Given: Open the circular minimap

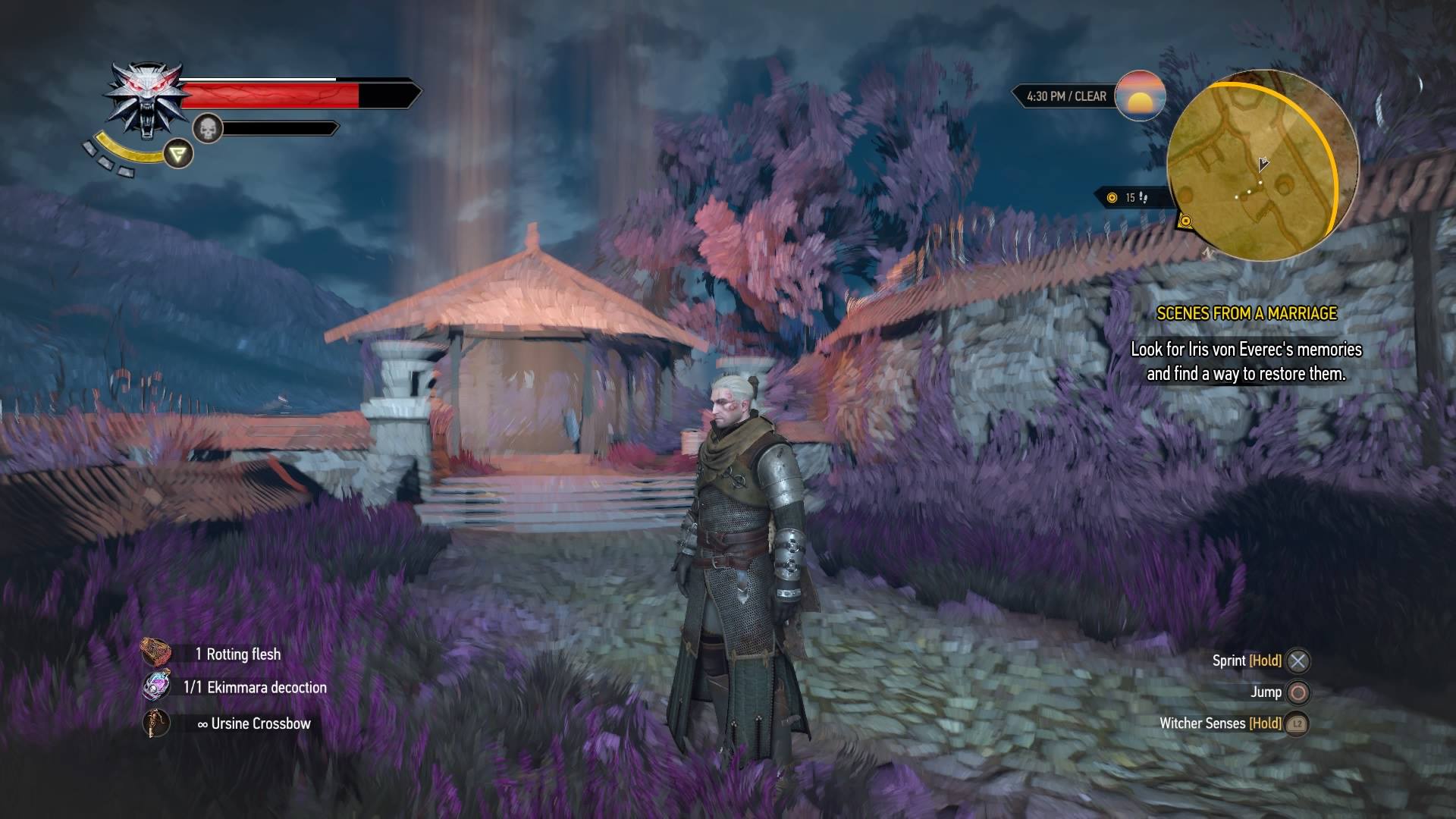Looking at the screenshot, I should [x=1262, y=167].
